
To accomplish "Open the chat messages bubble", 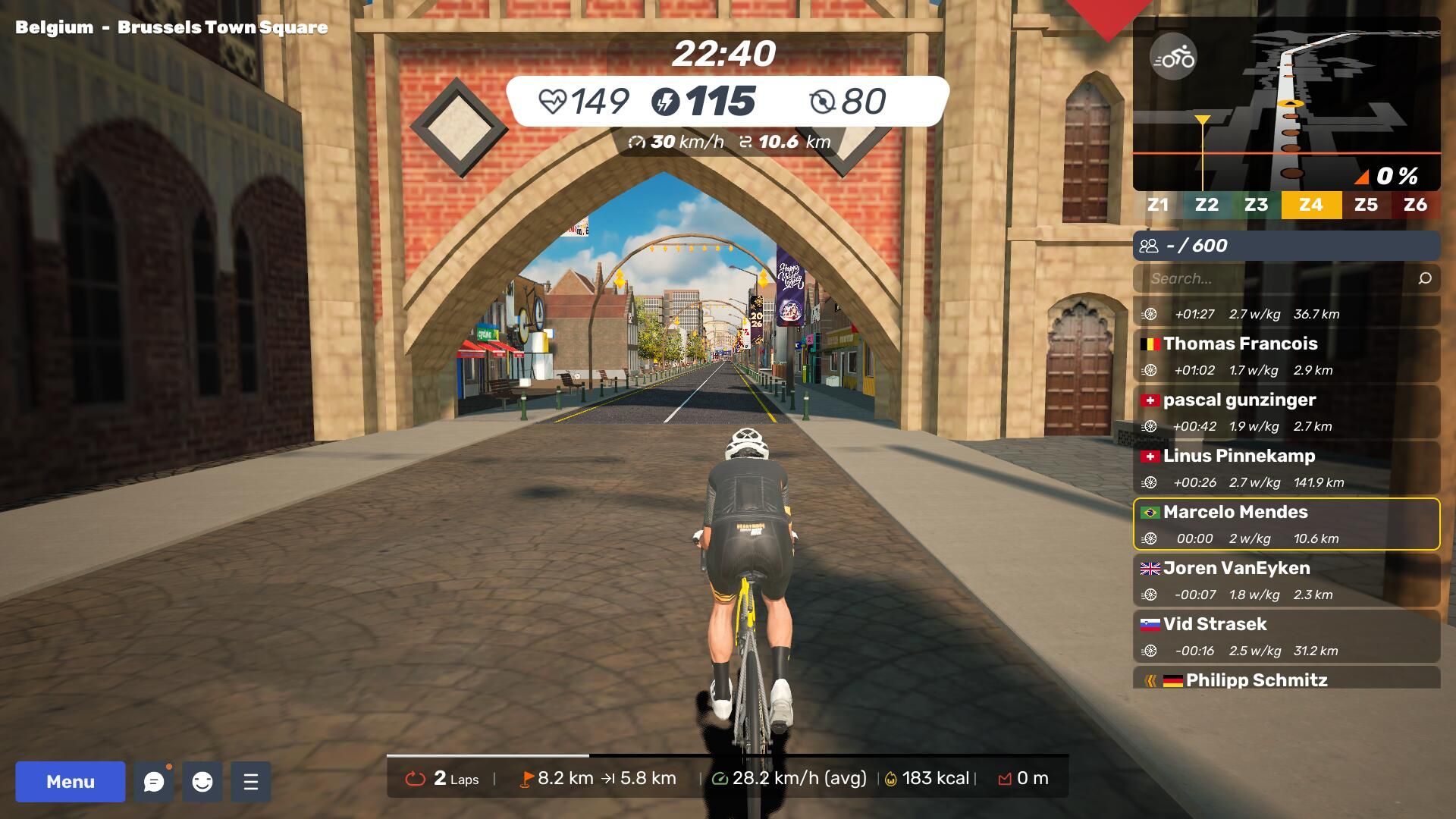I will coord(154,782).
